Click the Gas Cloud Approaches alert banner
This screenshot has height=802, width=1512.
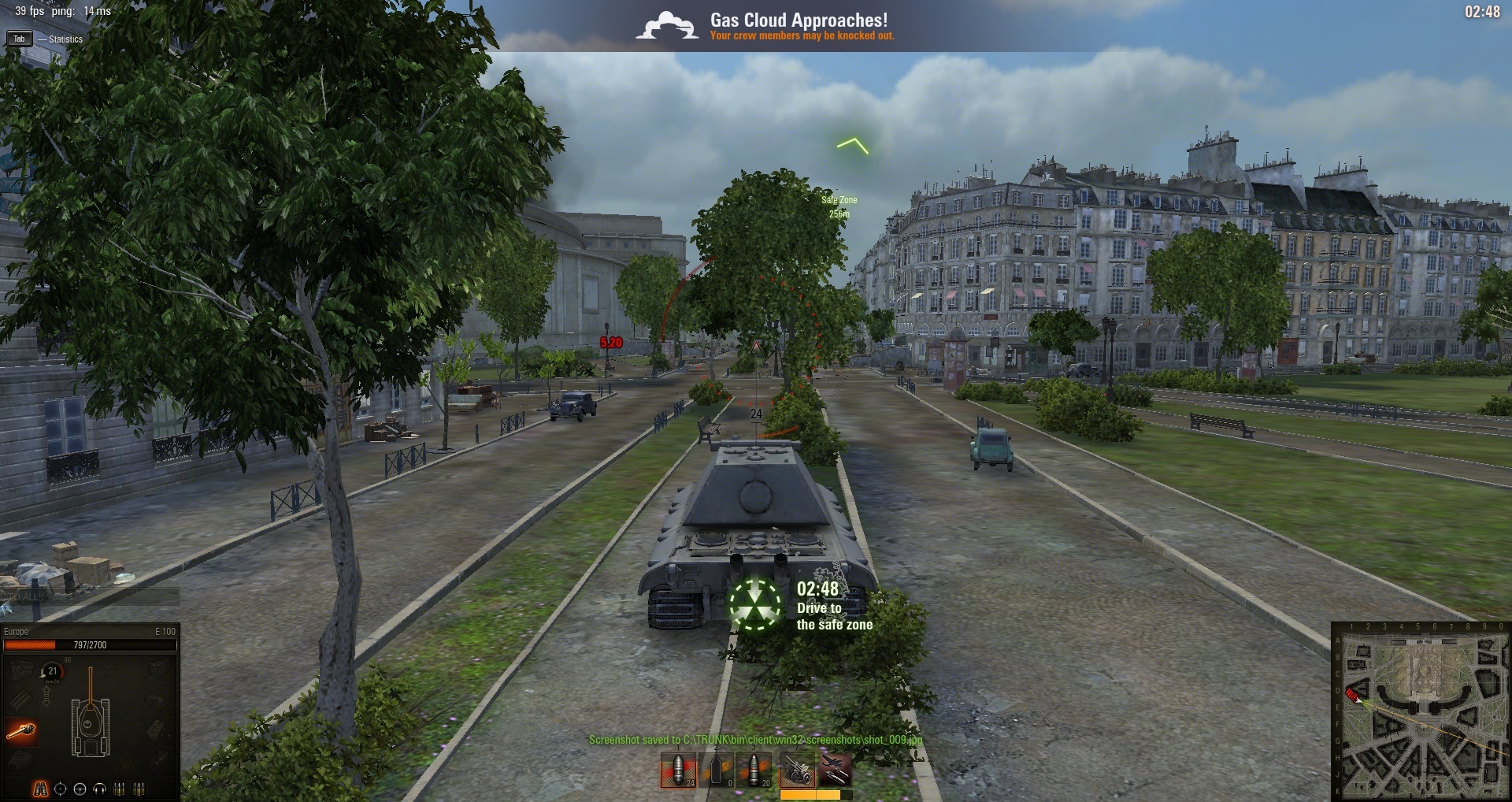[x=765, y=27]
